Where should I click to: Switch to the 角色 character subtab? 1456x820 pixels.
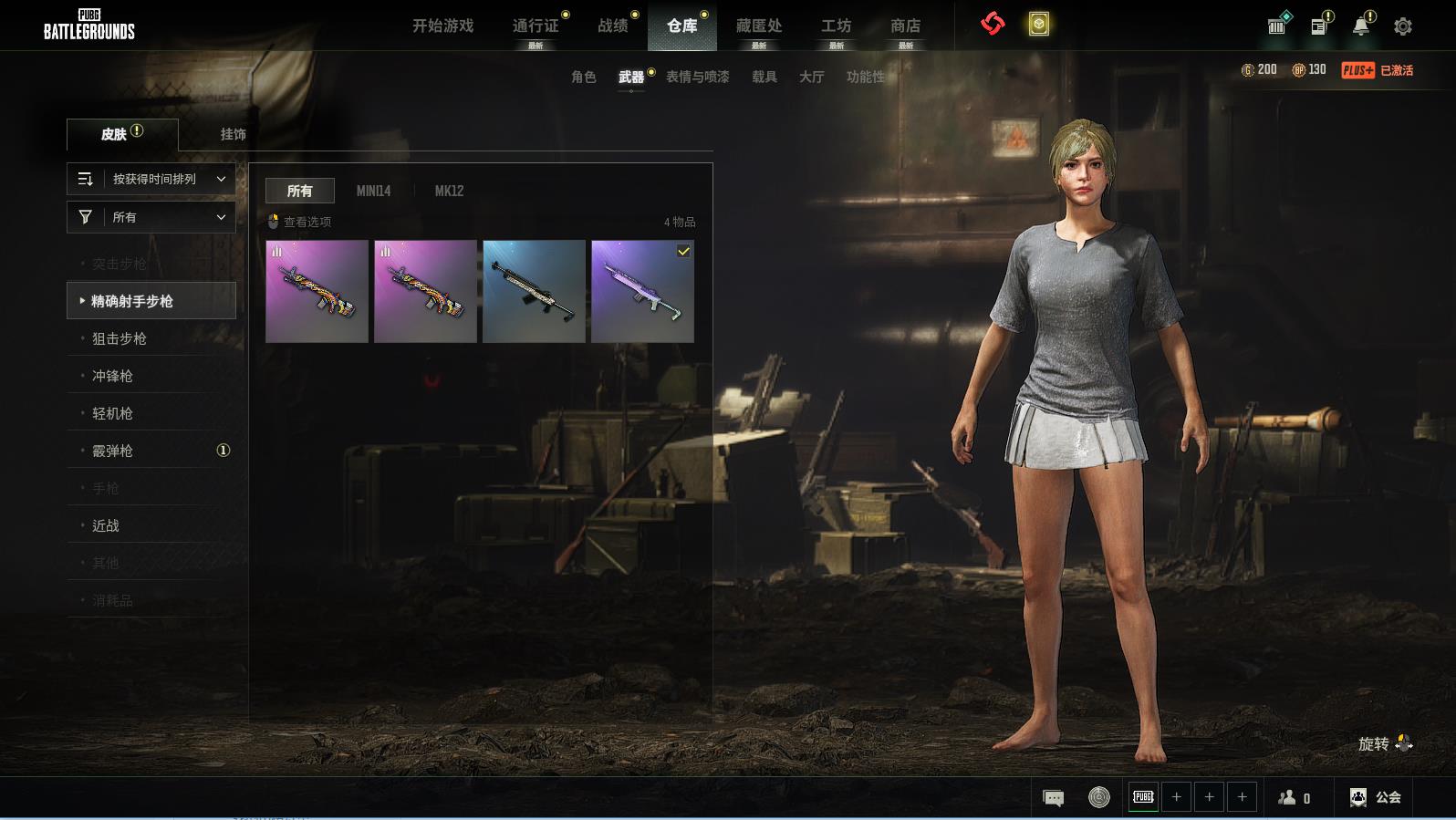584,77
